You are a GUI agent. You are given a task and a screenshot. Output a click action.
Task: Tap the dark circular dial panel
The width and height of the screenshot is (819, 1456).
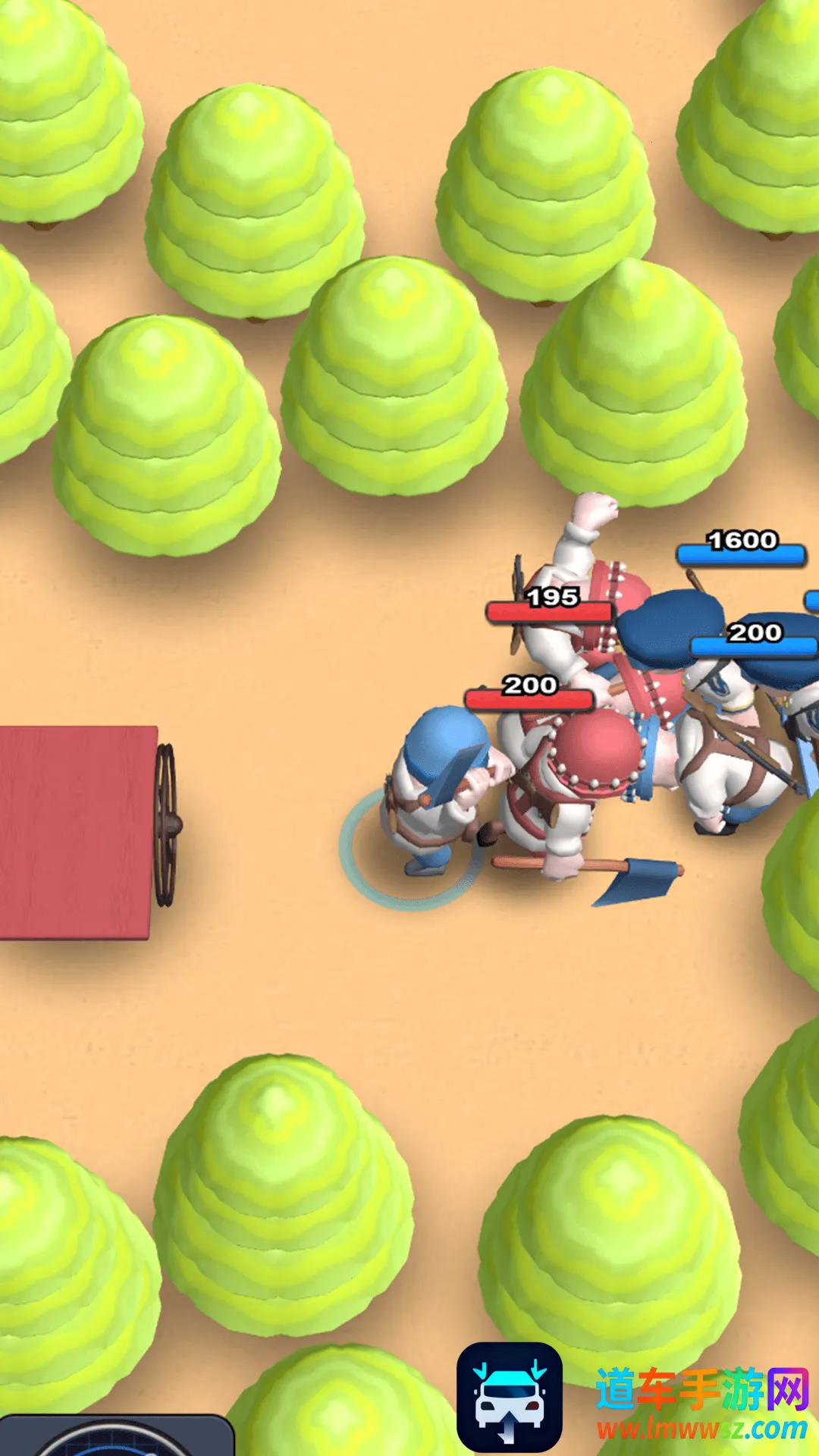(114, 1436)
